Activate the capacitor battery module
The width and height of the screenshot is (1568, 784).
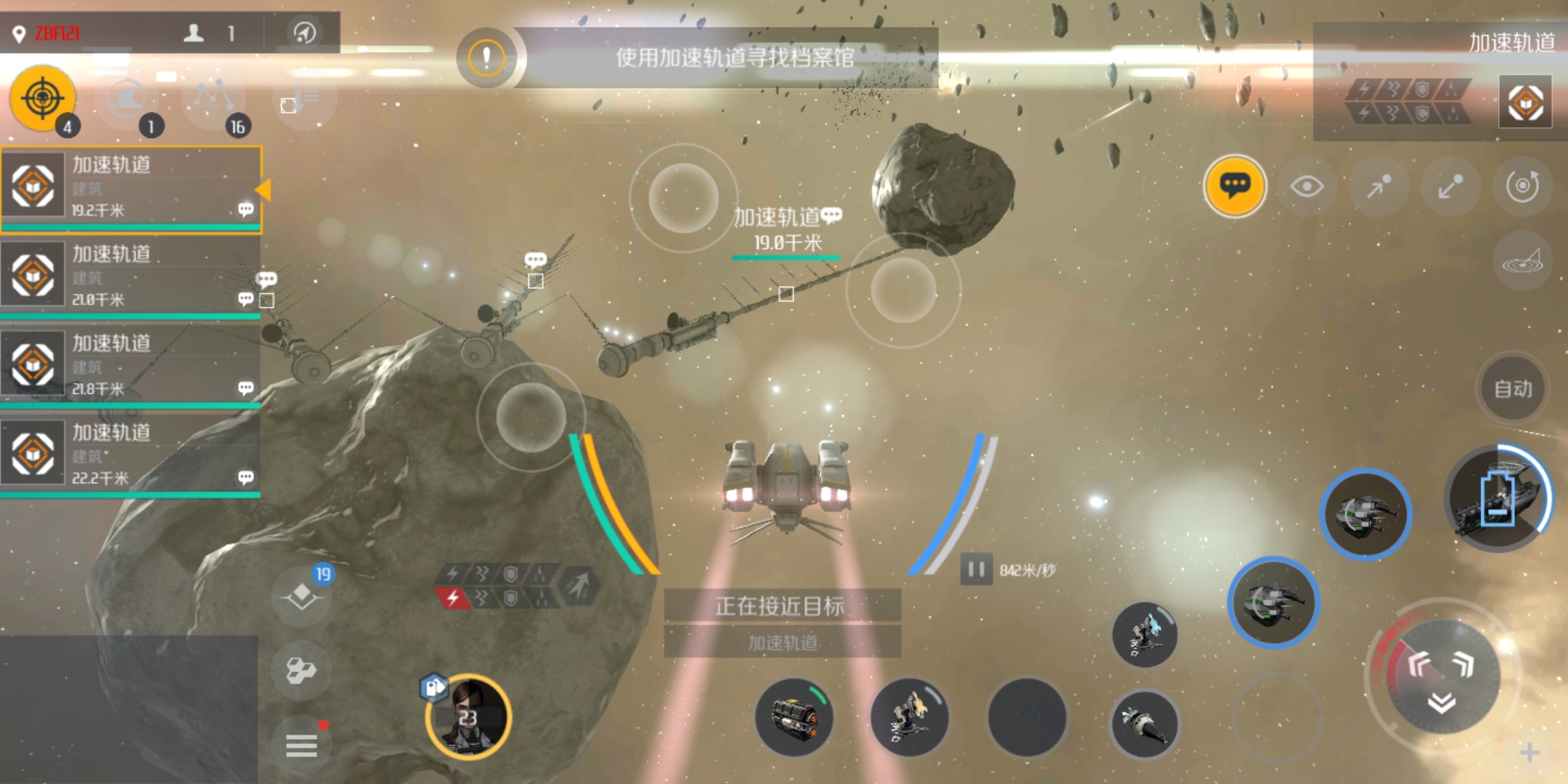click(1498, 499)
